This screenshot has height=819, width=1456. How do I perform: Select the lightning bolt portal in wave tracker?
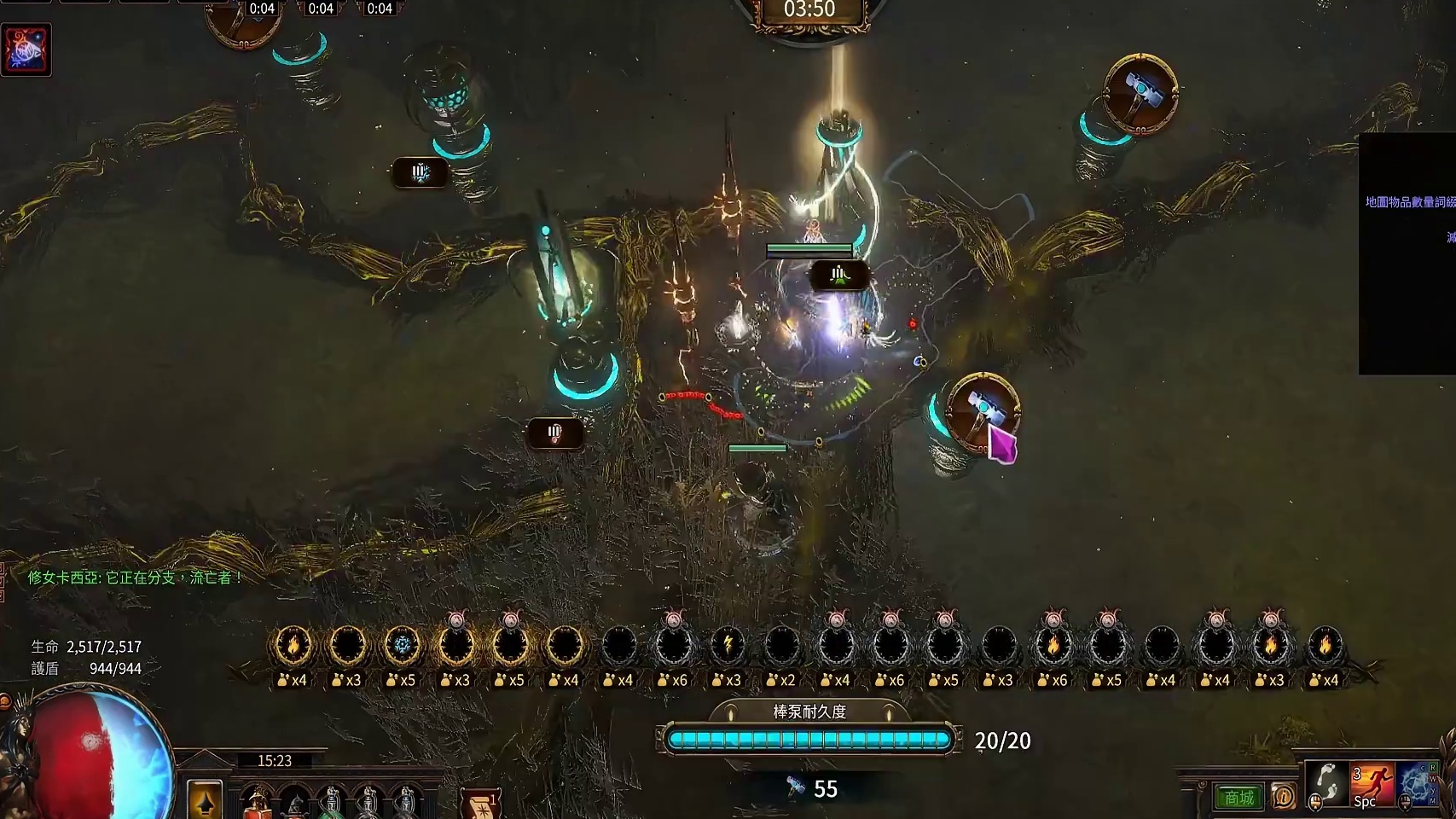[x=728, y=645]
